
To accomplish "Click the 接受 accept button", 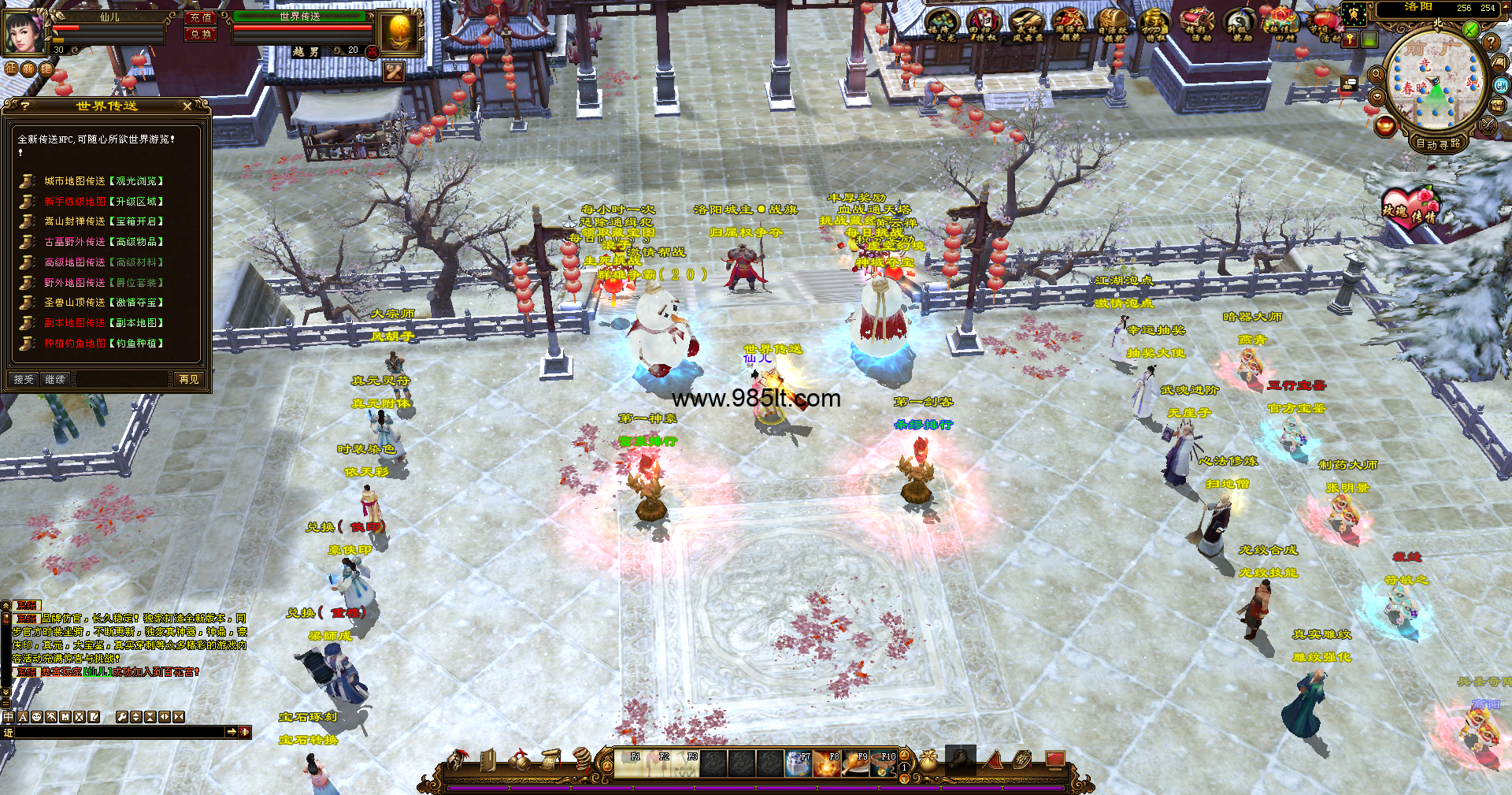I will click(24, 380).
